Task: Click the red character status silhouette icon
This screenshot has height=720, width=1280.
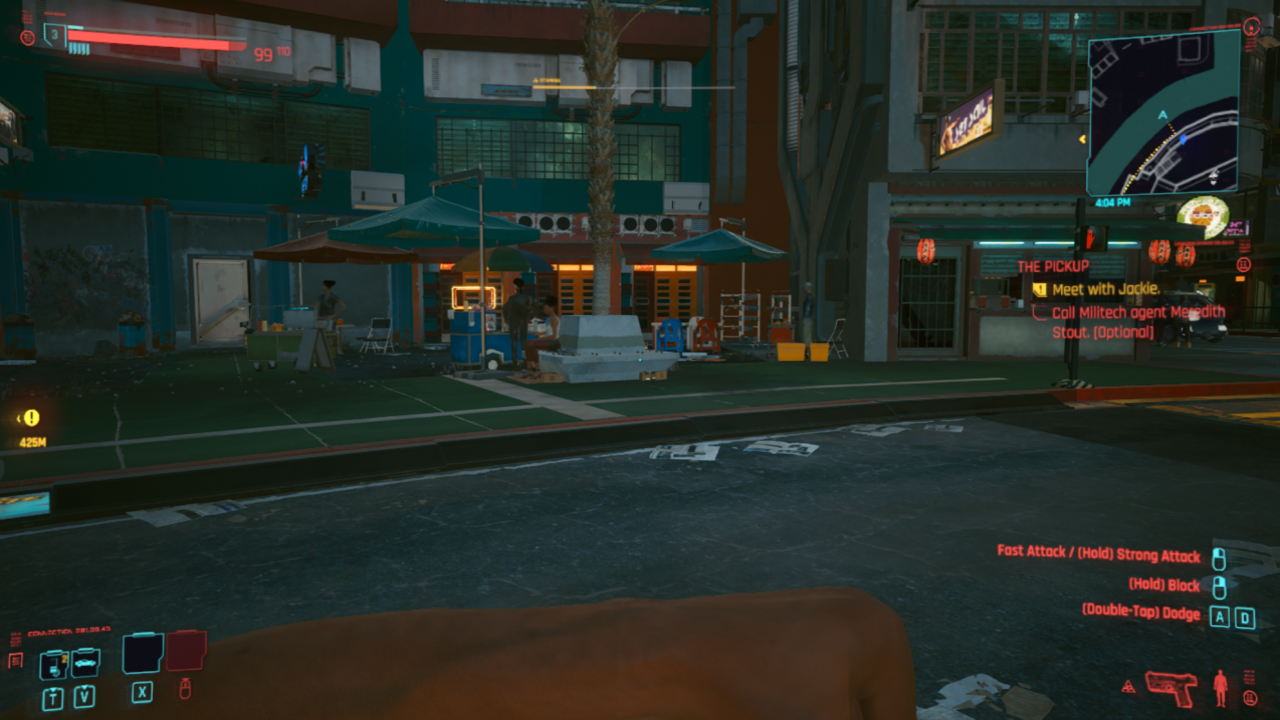Action: (x=1221, y=688)
